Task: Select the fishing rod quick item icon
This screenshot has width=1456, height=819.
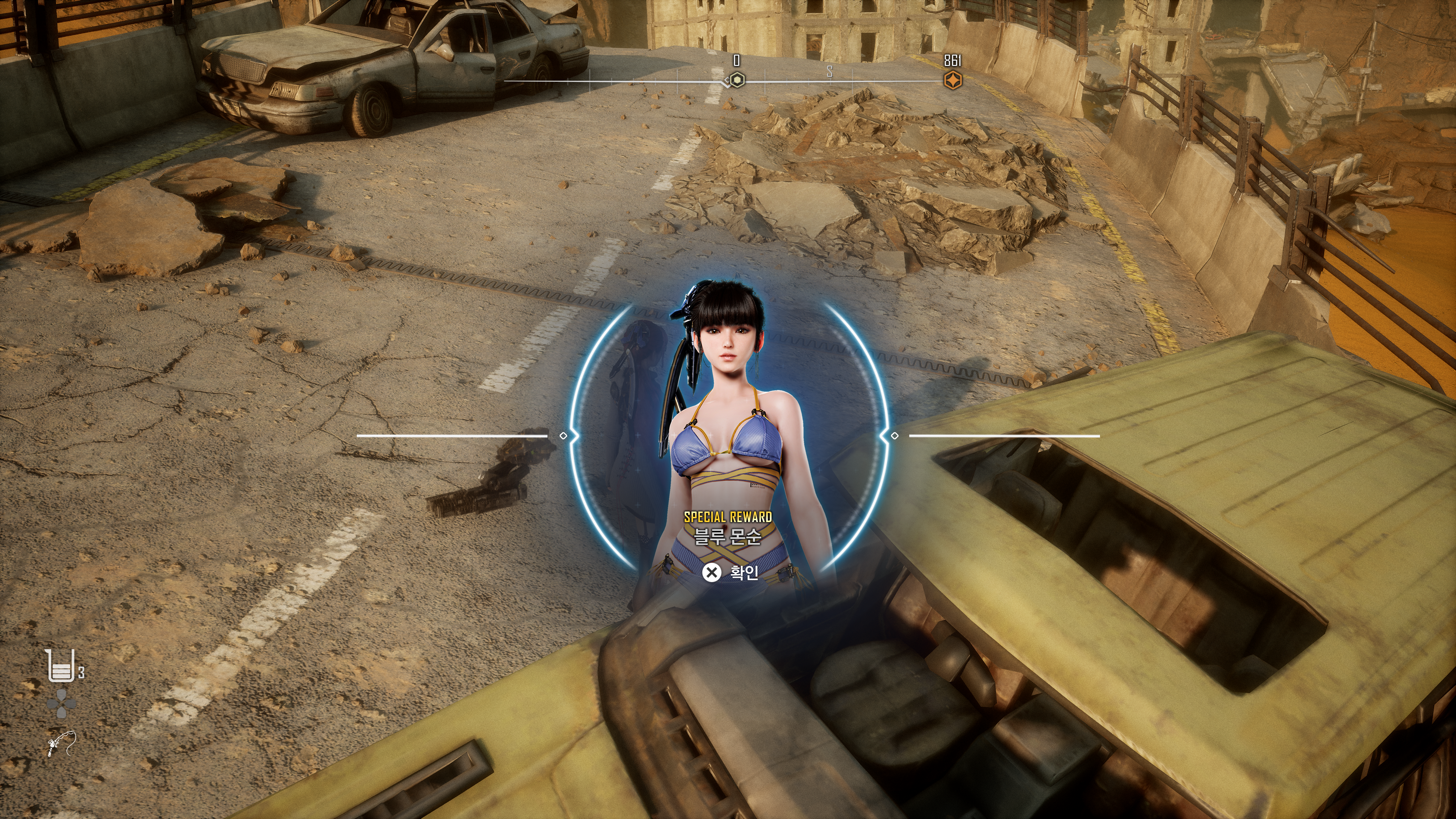Action: tap(61, 743)
